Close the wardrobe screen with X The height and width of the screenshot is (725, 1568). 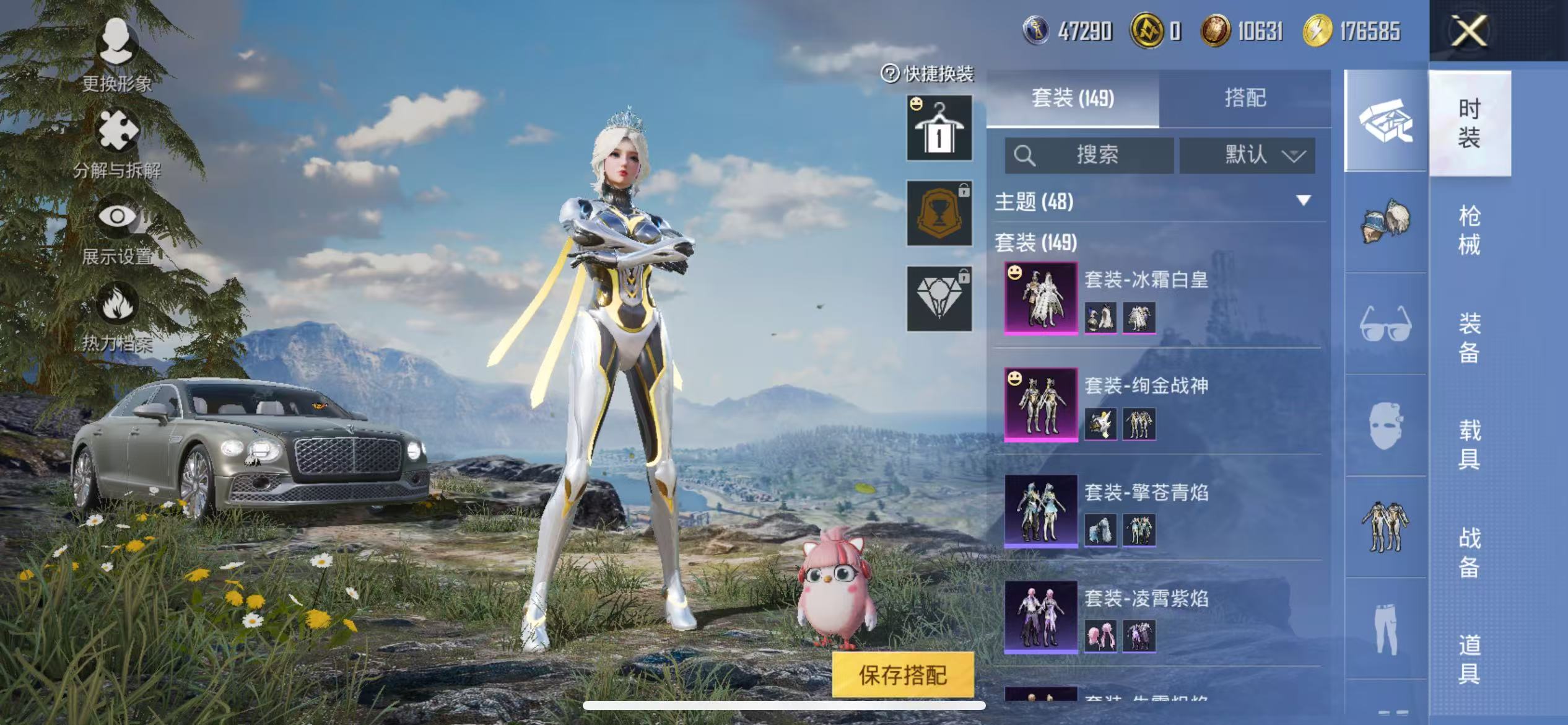1469,31
